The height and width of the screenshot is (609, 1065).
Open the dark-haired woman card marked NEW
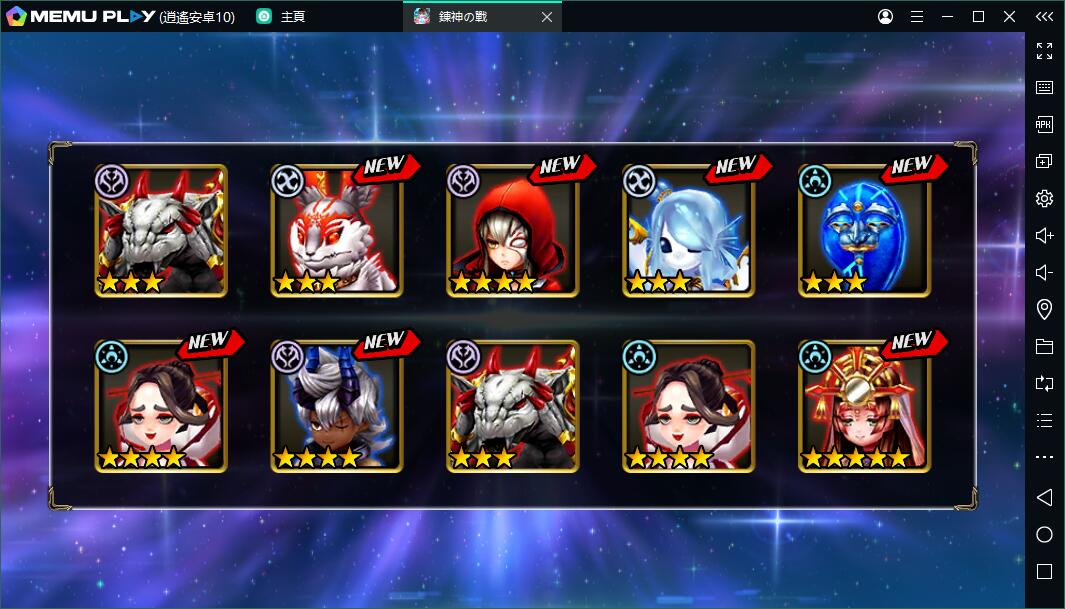[x=161, y=407]
